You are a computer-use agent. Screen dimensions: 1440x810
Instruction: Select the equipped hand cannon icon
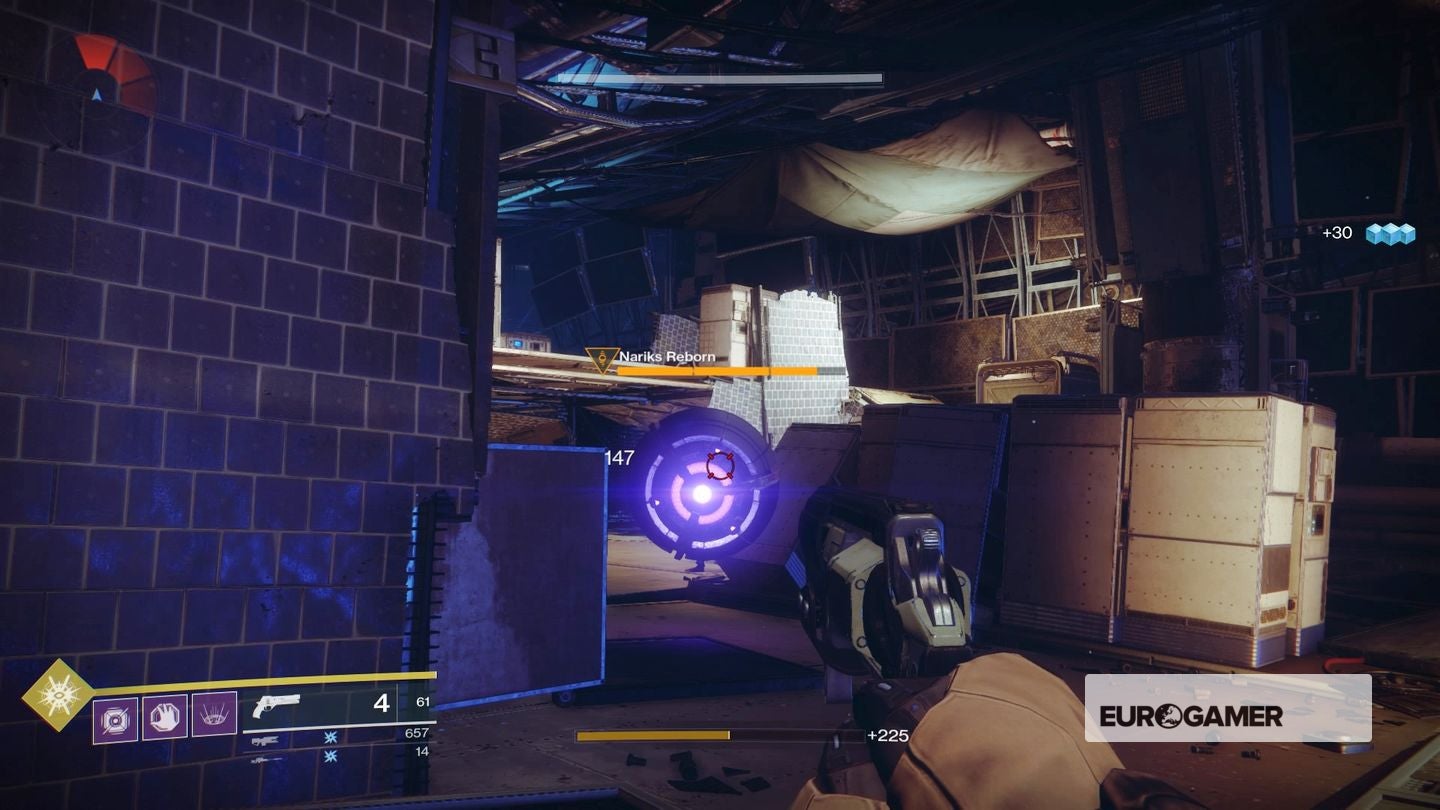pos(278,706)
